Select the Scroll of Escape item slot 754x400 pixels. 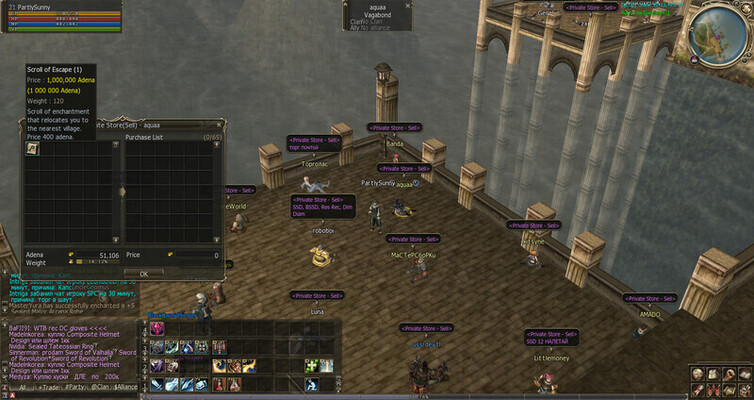(x=32, y=148)
